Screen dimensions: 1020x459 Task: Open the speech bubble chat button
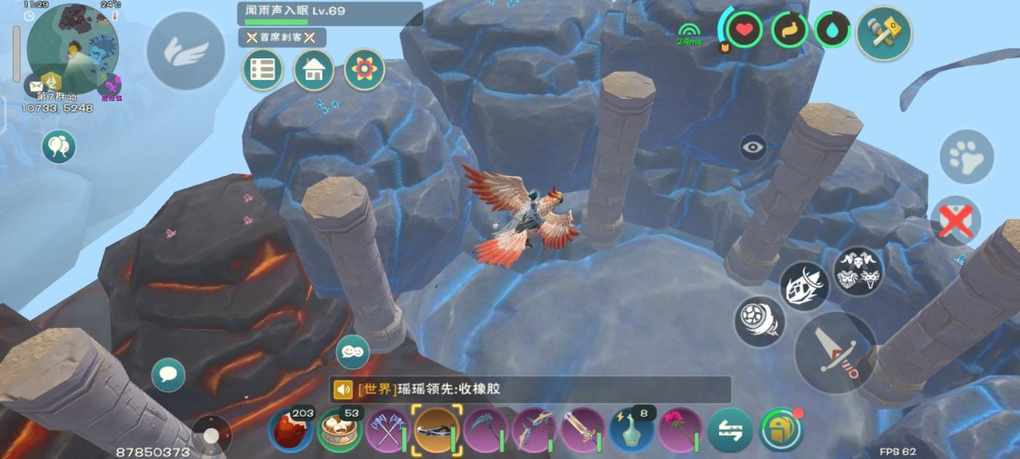168,375
